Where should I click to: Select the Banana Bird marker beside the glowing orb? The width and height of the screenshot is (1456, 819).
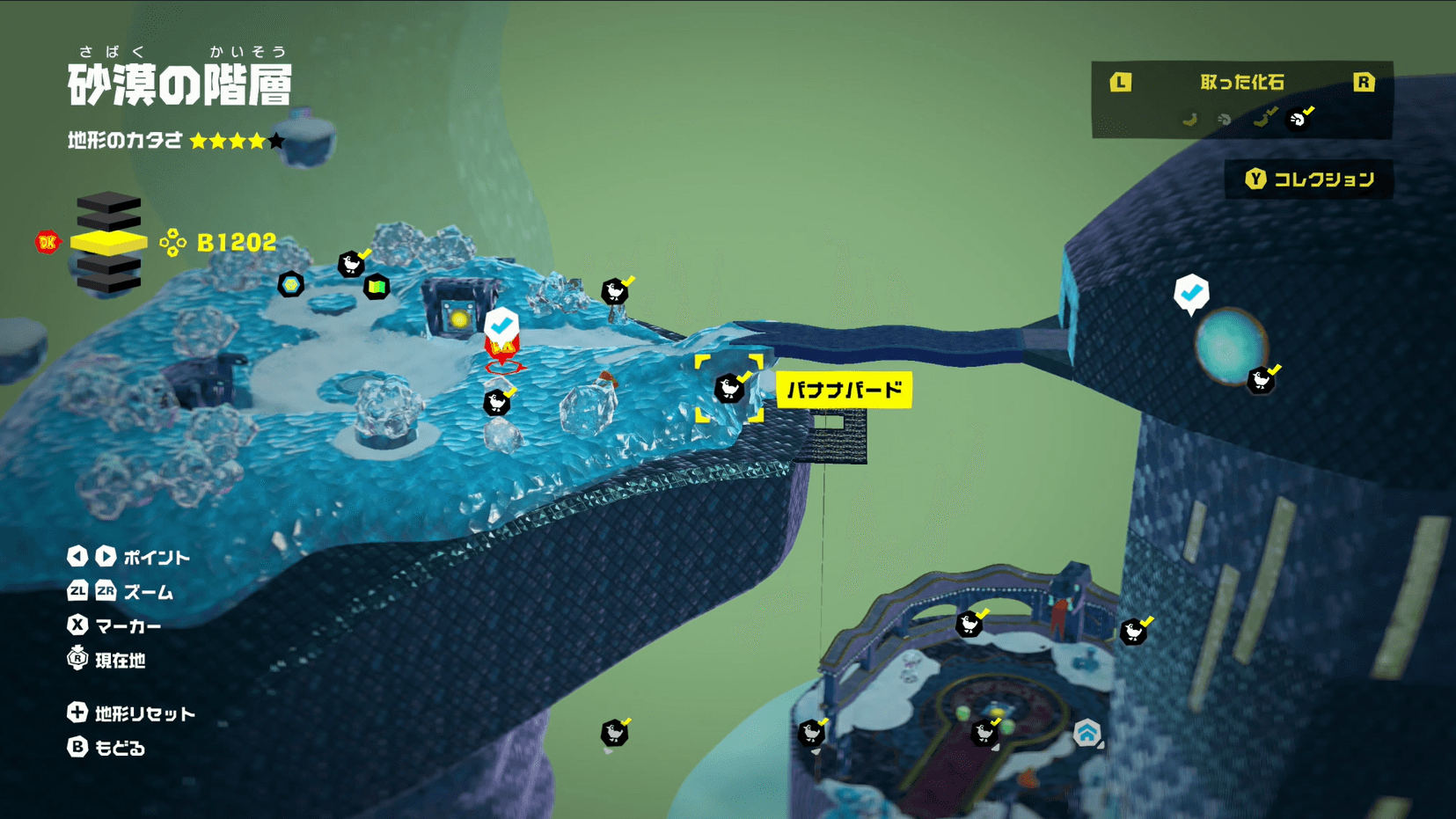1261,380
